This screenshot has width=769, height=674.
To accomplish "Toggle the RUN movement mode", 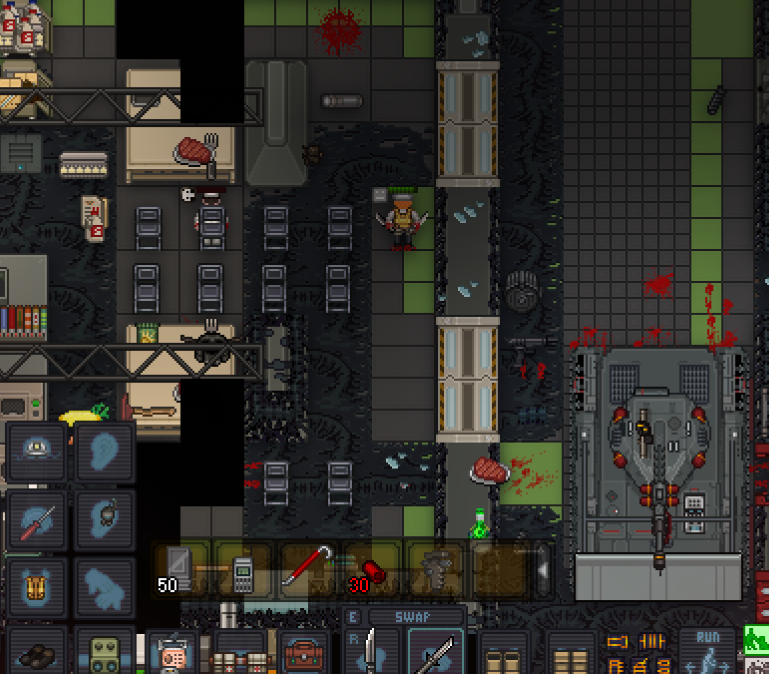I will [x=706, y=650].
